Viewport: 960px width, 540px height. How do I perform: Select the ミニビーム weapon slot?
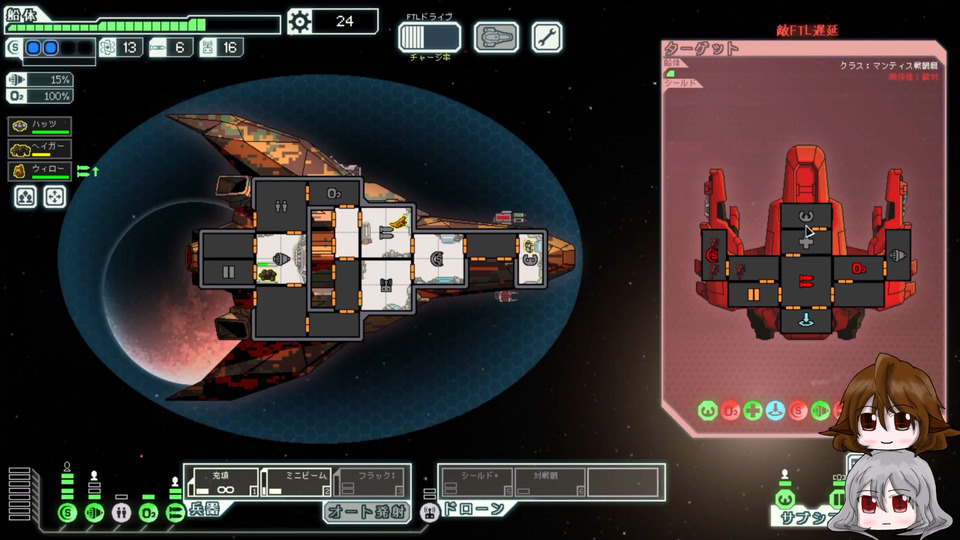(x=297, y=482)
